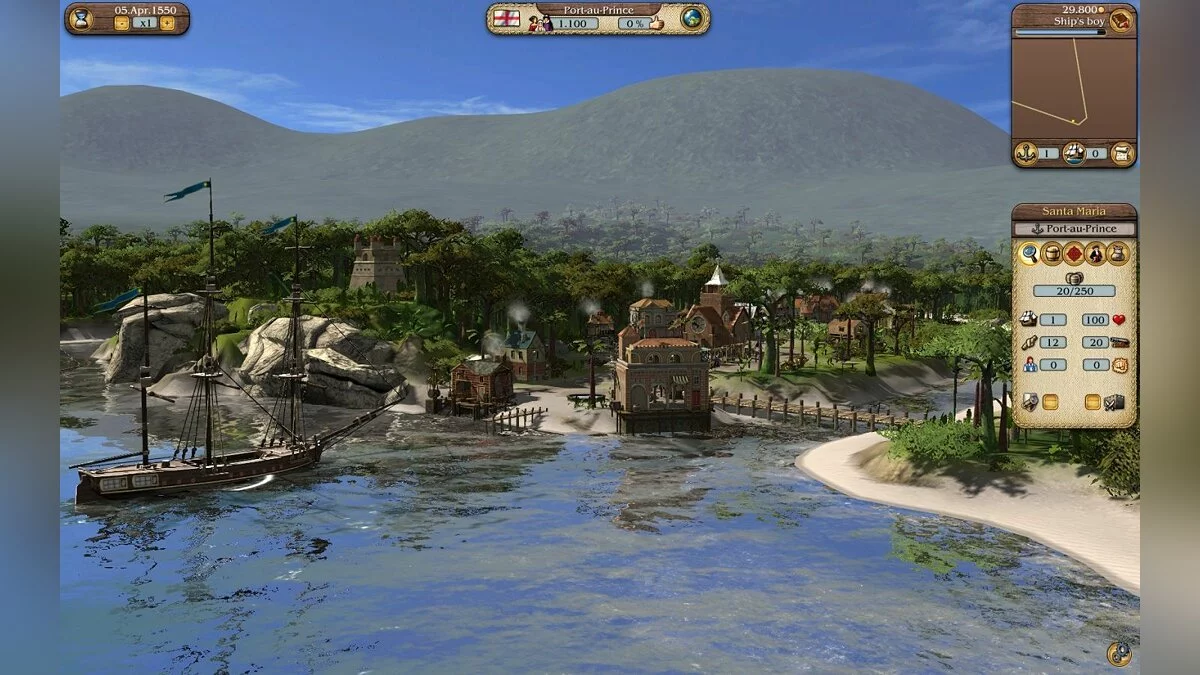Select the sailing ship convoy icon
Screen dimensions: 1200x675
click(1073, 153)
